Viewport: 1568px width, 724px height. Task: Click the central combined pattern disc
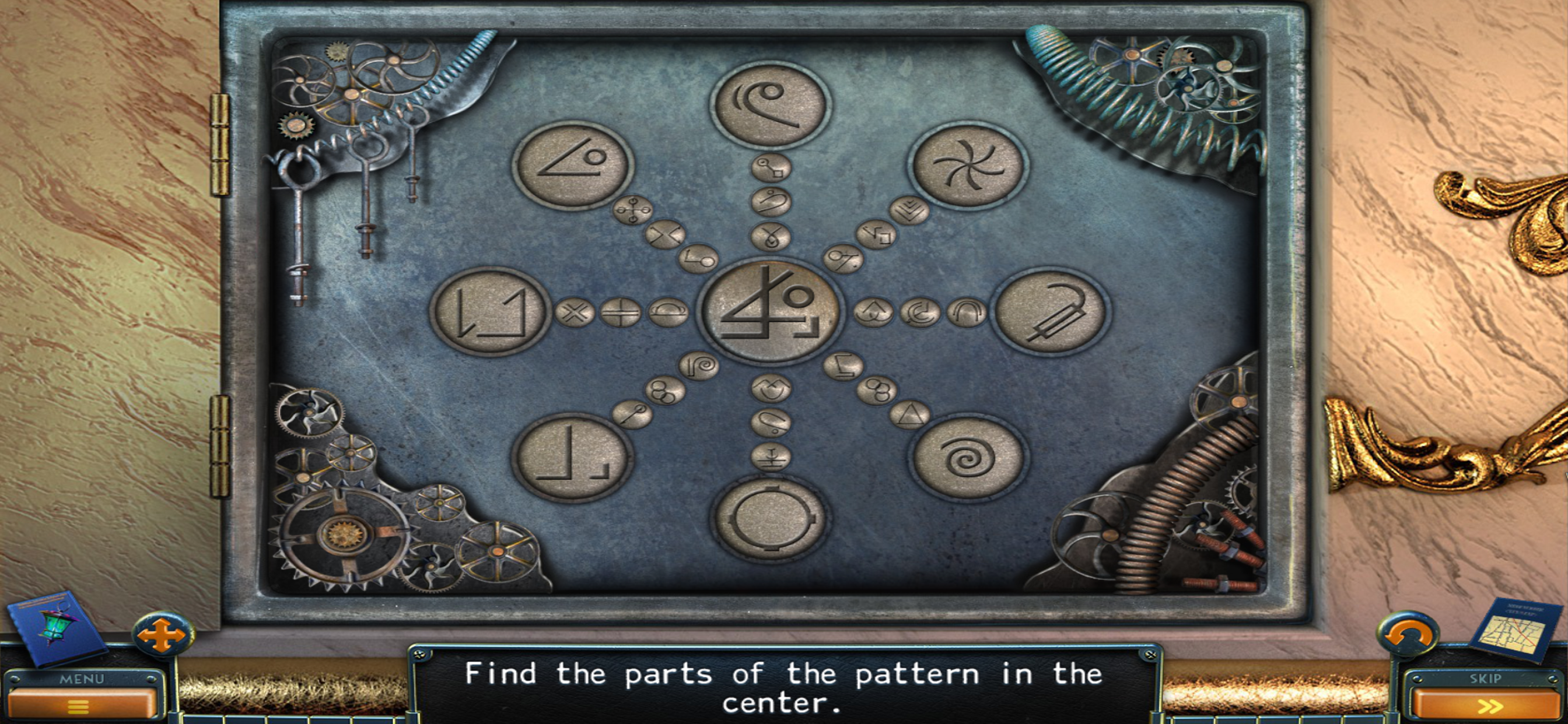point(770,311)
